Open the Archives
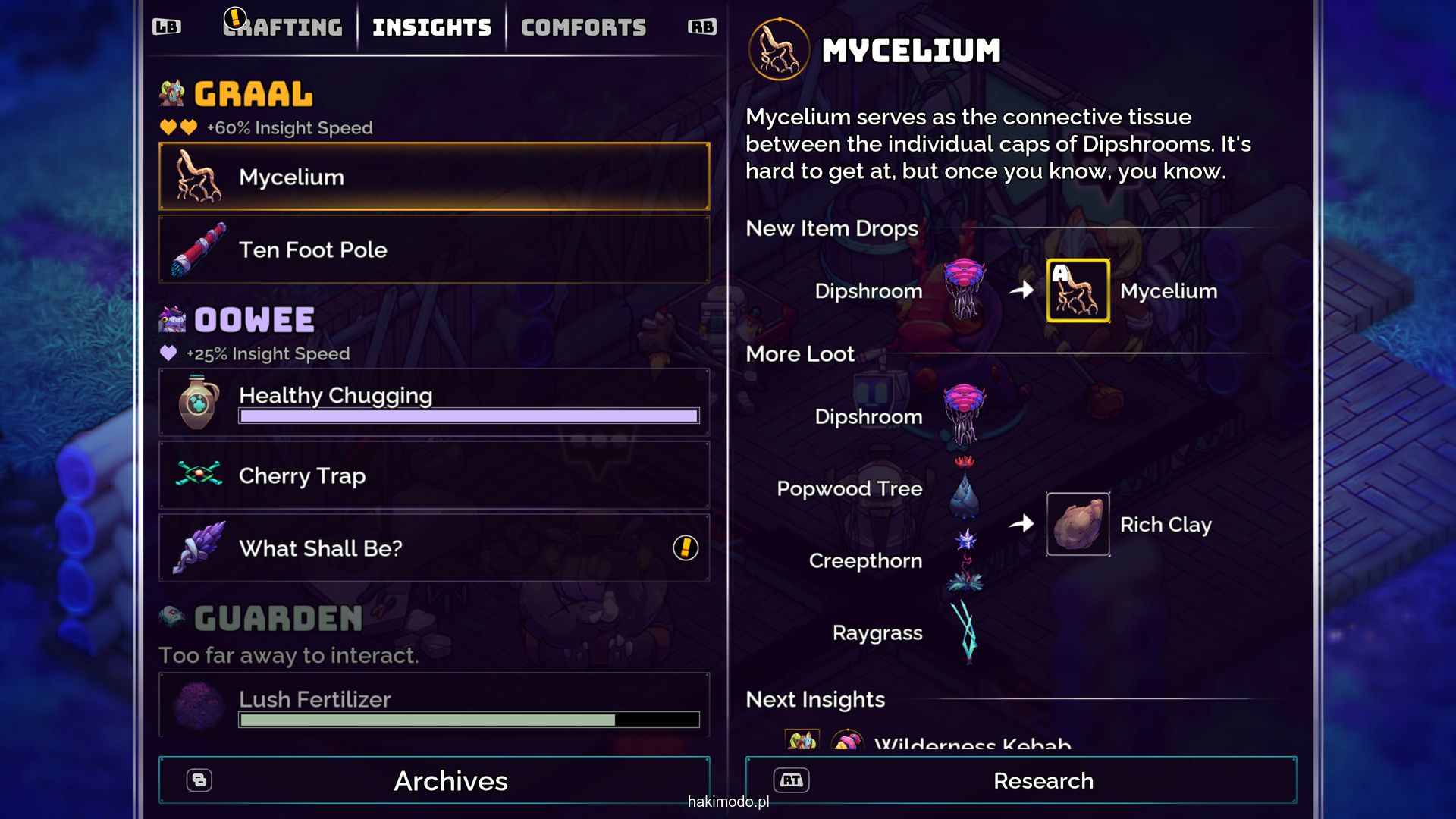The height and width of the screenshot is (819, 1456). (434, 780)
